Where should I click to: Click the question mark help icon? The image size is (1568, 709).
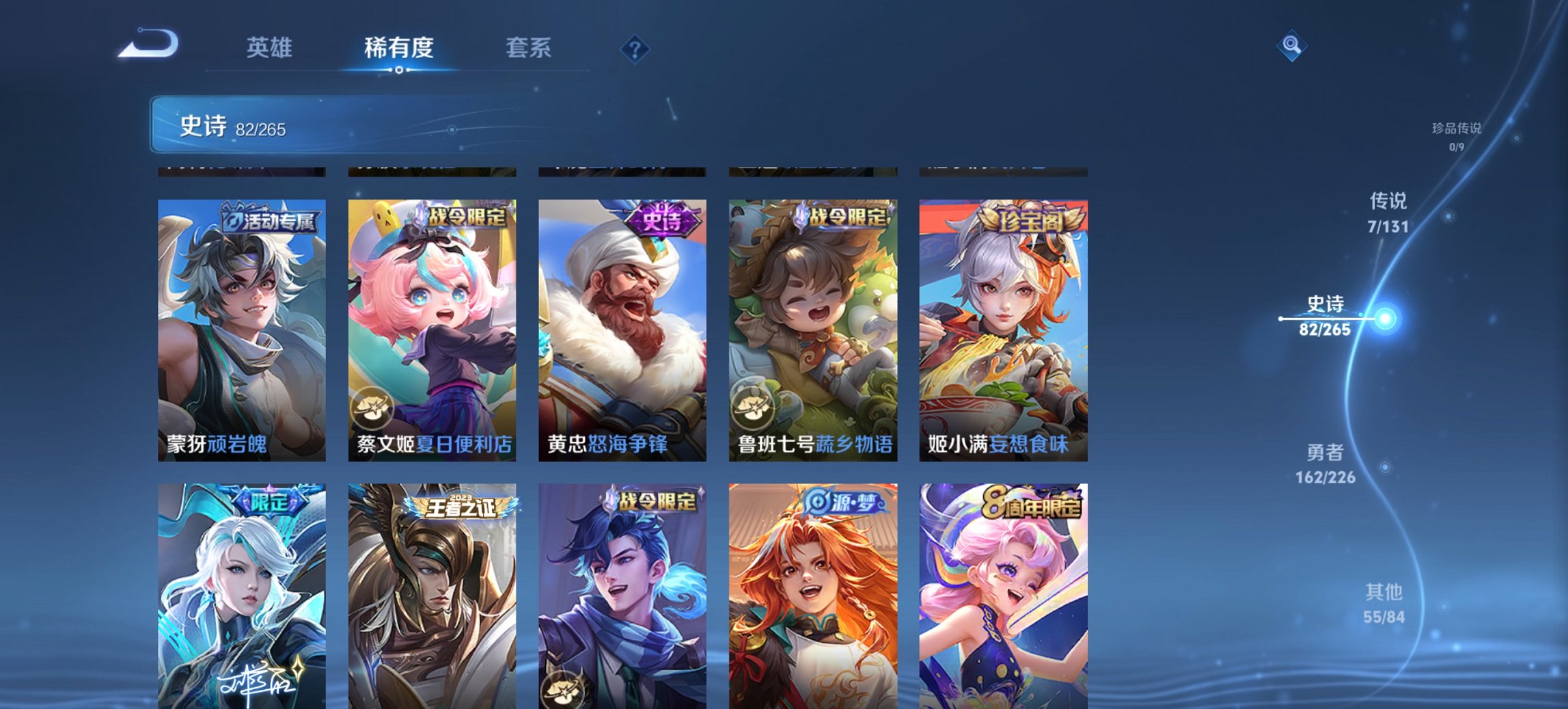pyautogui.click(x=633, y=48)
